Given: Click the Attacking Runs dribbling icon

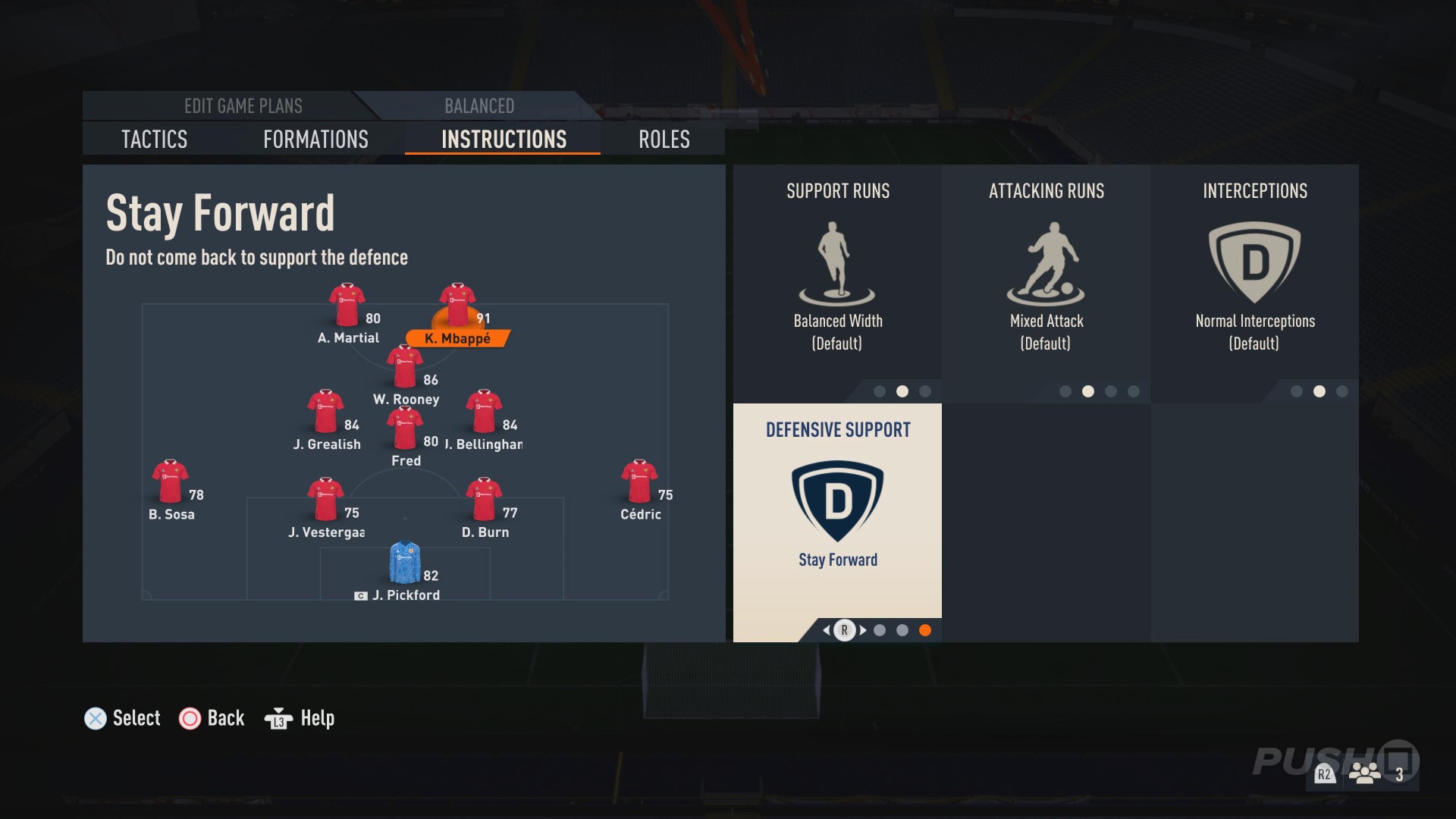Looking at the screenshot, I should click(x=1046, y=262).
